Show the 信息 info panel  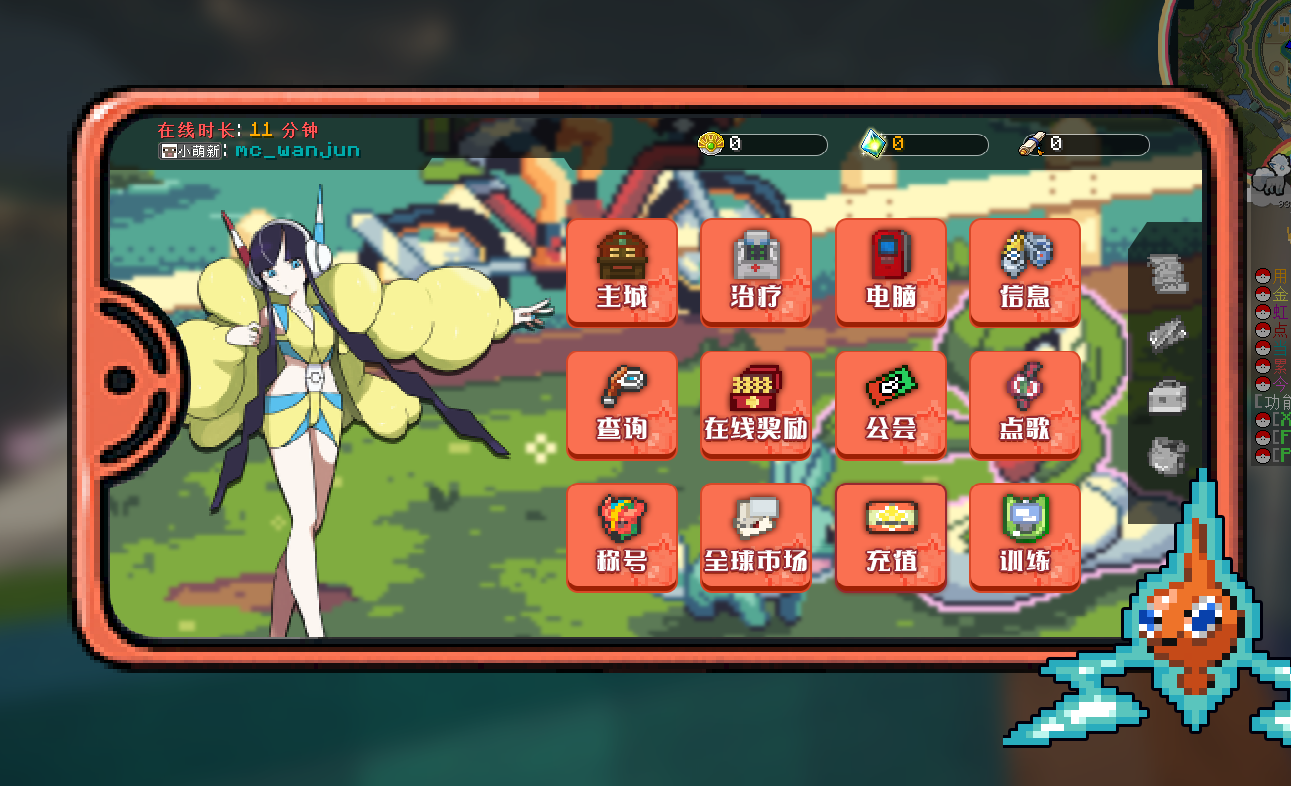[x=1024, y=271]
